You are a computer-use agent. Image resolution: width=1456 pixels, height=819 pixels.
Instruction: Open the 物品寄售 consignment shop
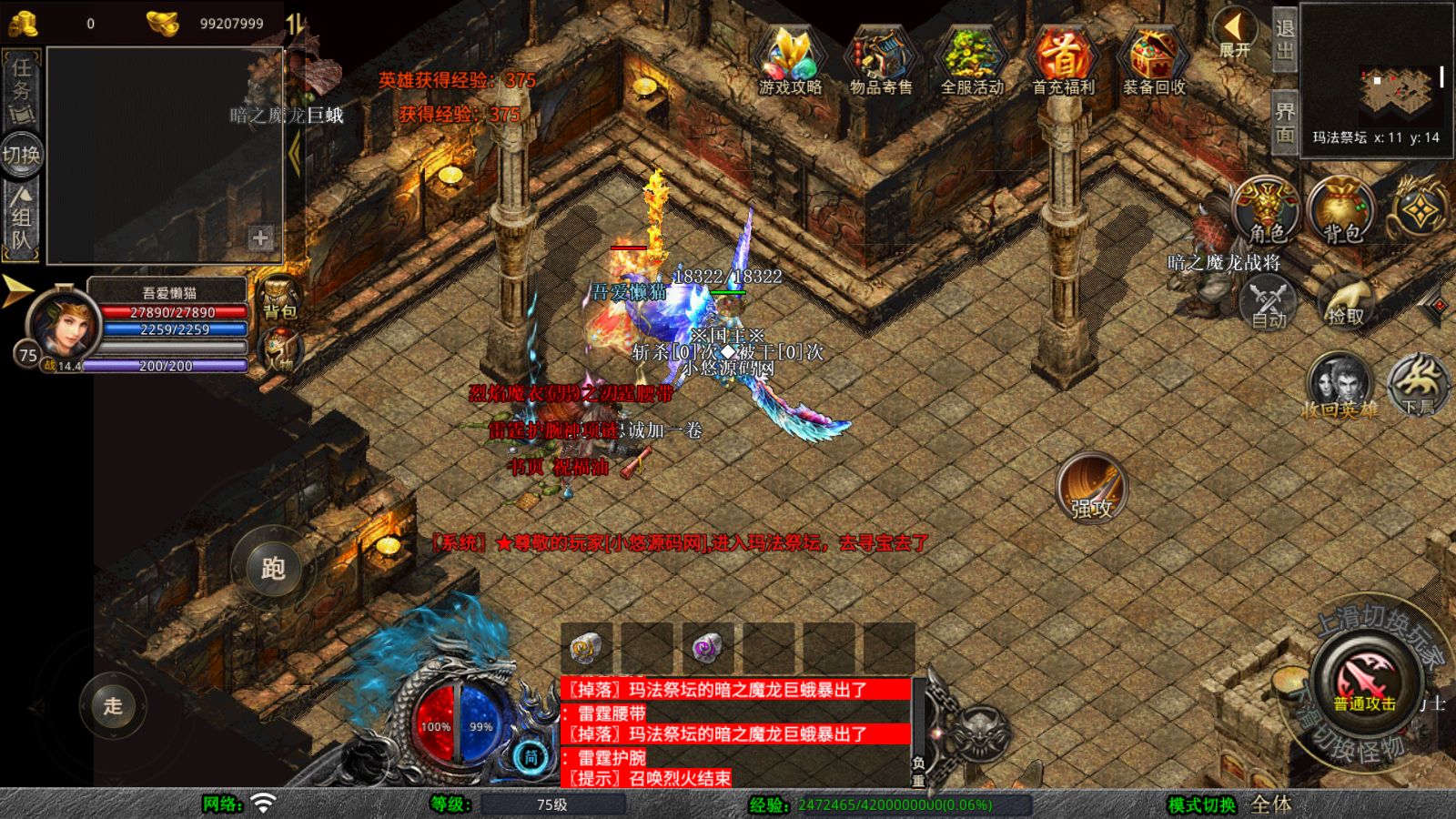click(880, 60)
